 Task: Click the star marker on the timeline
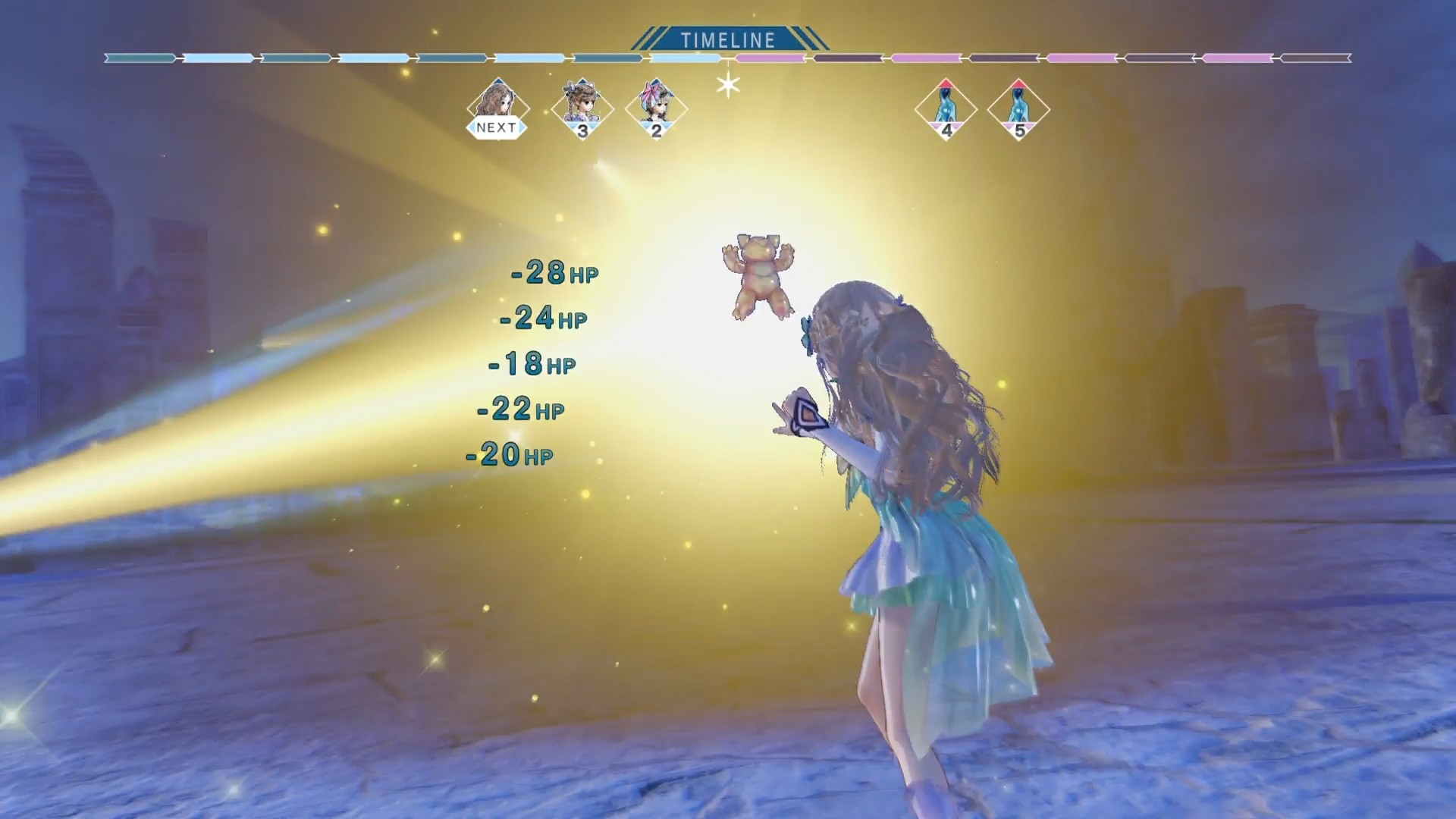point(727,86)
